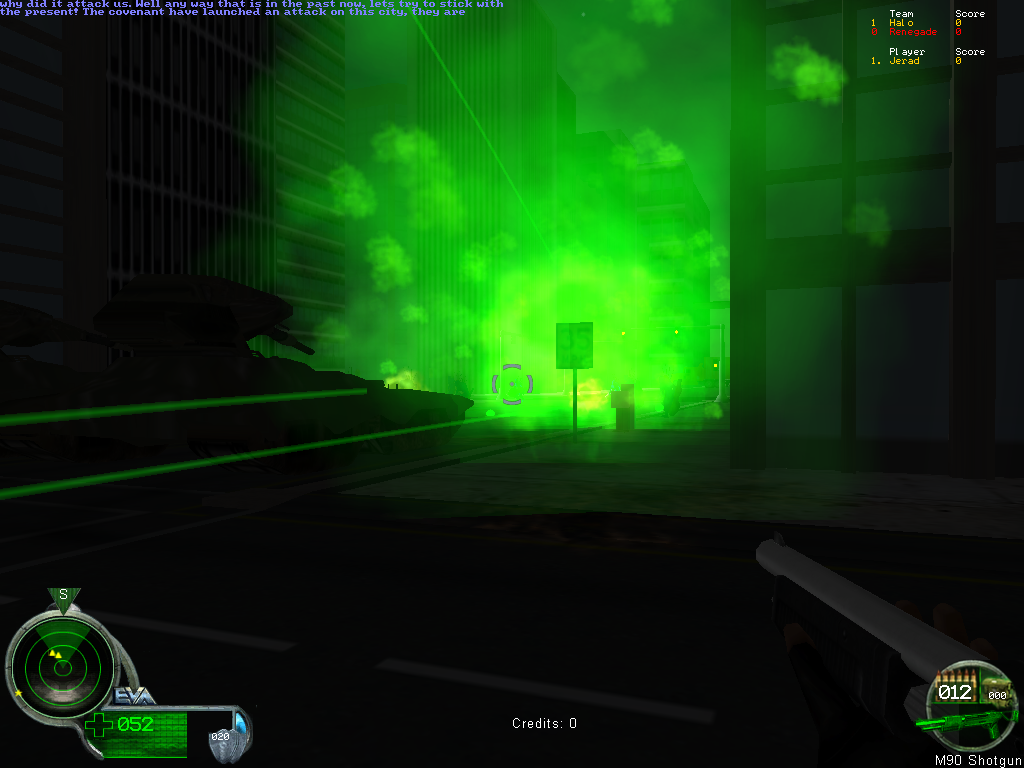Image resolution: width=1024 pixels, height=768 pixels.
Task: Click the EVA logo beside the radar
Action: pyautogui.click(x=133, y=696)
